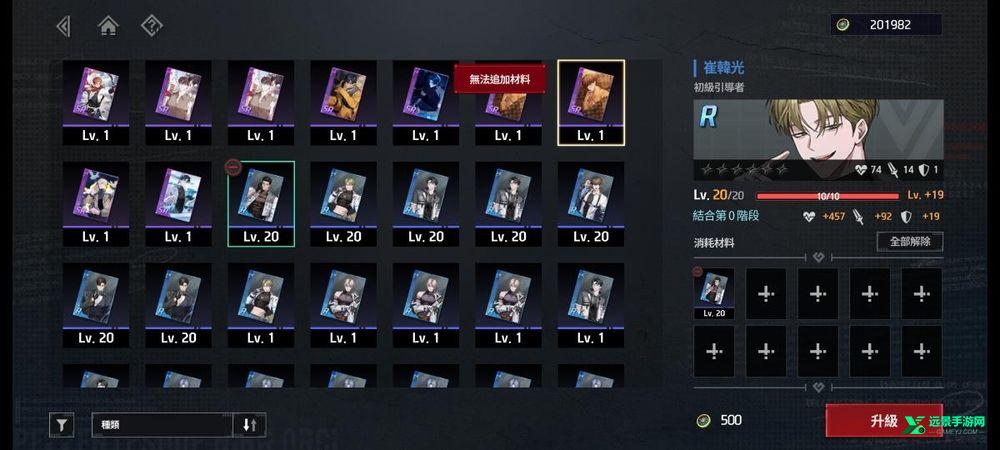Viewport: 1000px width, 450px height.
Task: Open the funnel filter button
Action: (x=62, y=425)
